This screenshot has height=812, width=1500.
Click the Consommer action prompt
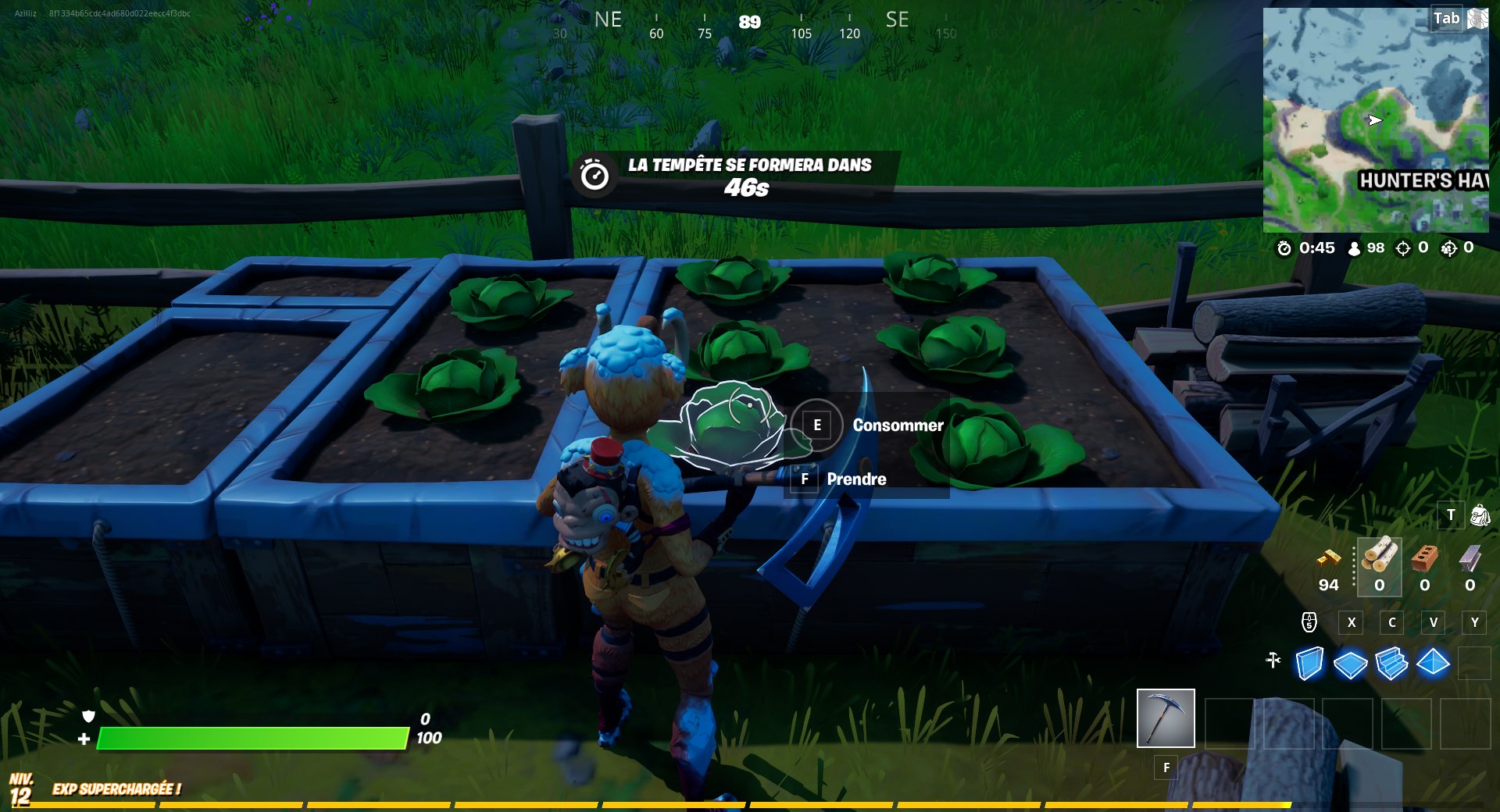coord(897,426)
